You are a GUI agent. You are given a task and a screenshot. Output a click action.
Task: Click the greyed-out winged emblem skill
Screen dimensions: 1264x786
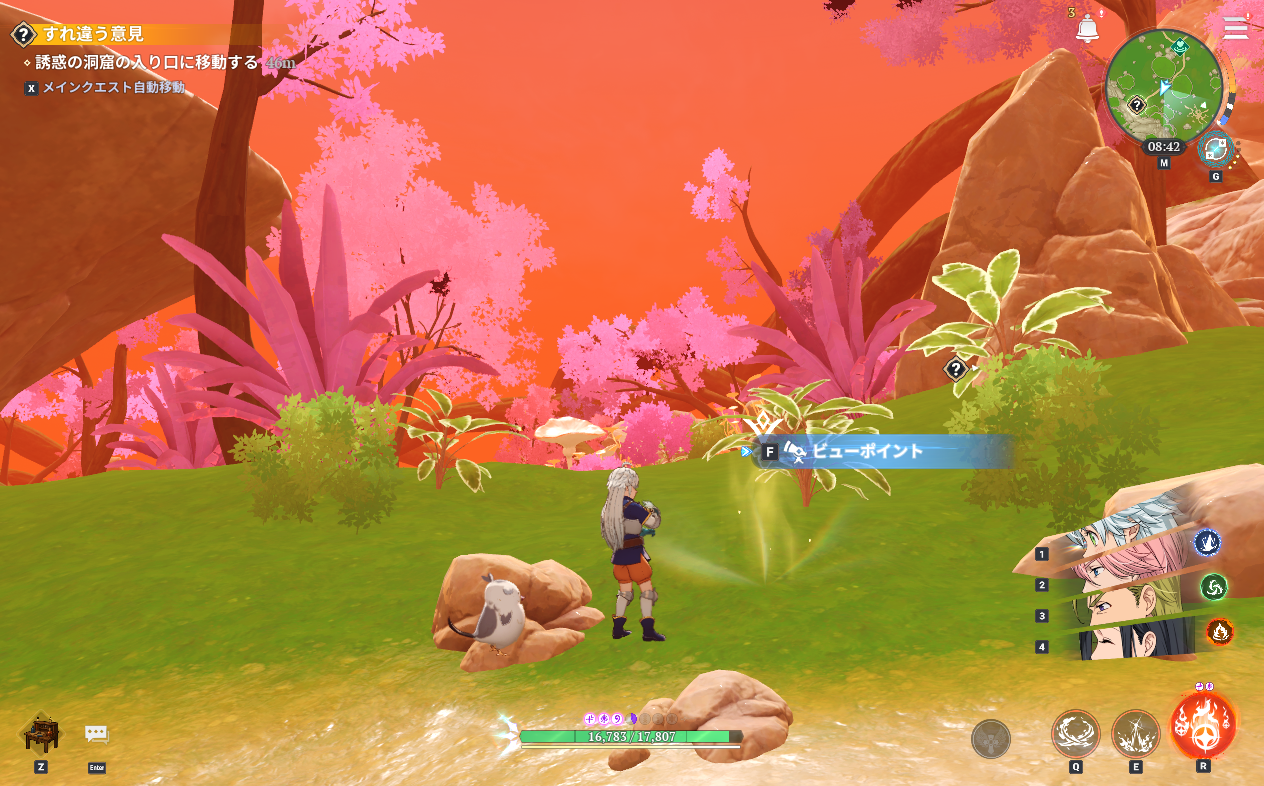coord(990,739)
